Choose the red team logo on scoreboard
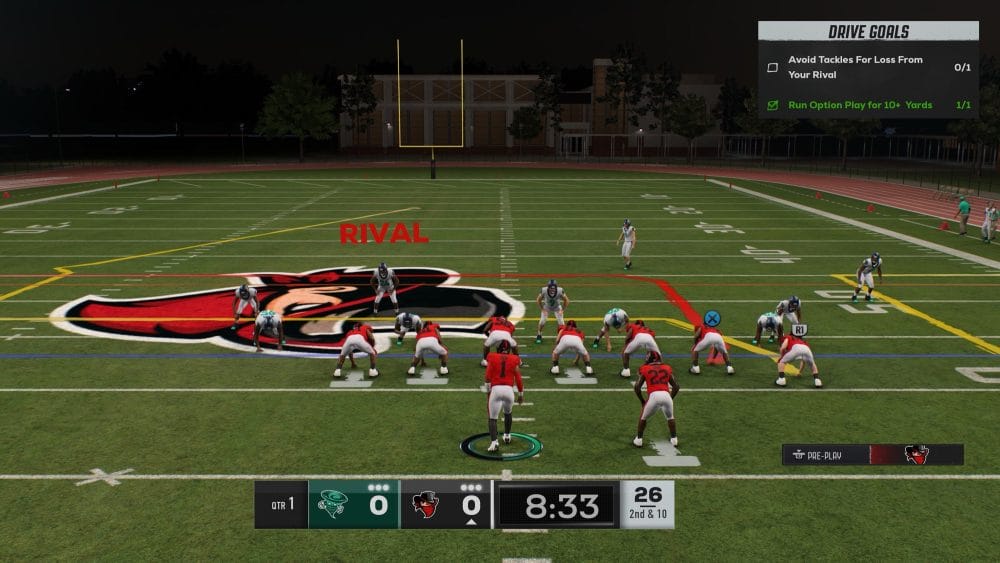Image resolution: width=1000 pixels, height=563 pixels. point(426,503)
